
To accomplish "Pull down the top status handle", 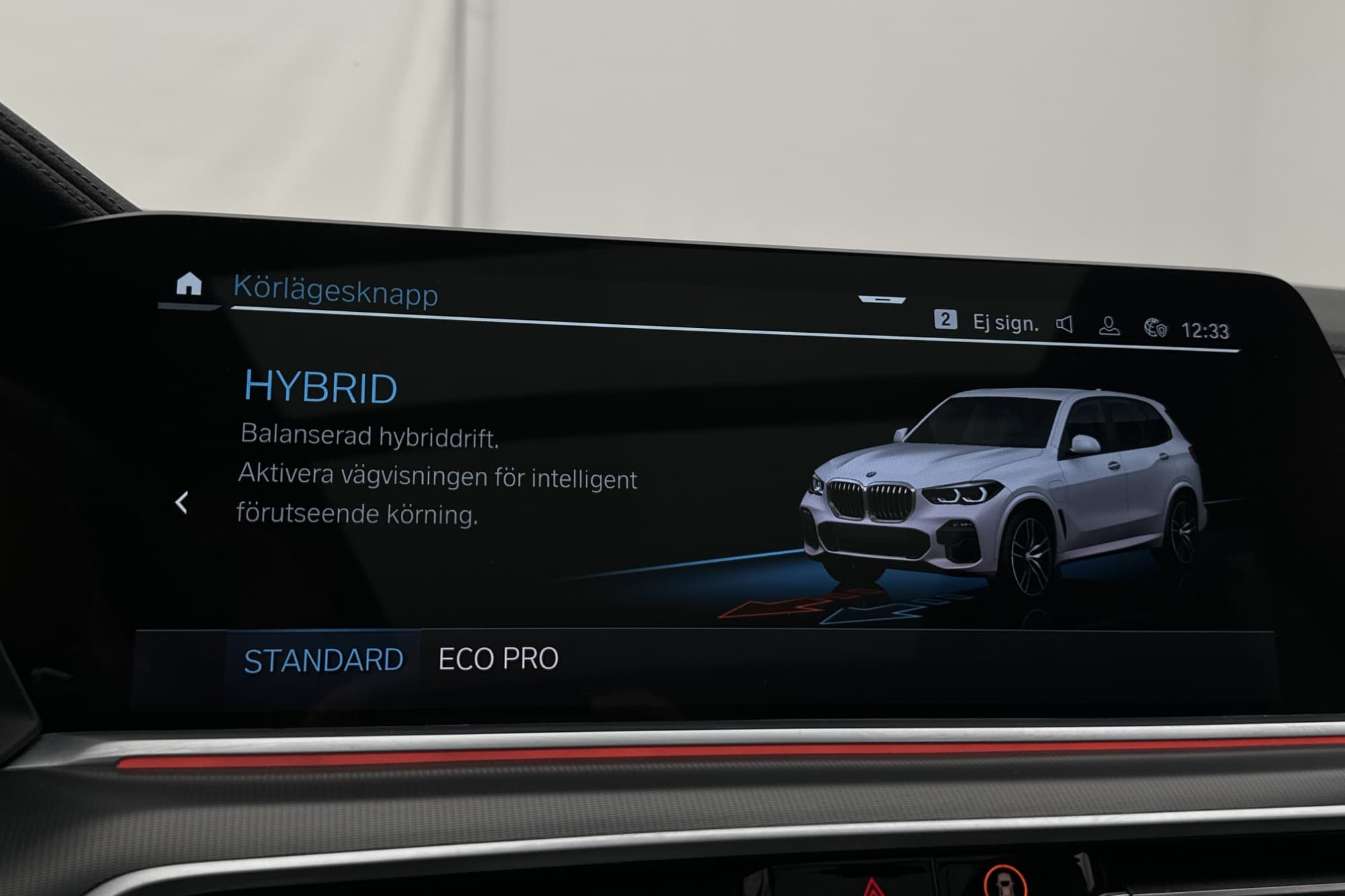I will click(x=882, y=299).
